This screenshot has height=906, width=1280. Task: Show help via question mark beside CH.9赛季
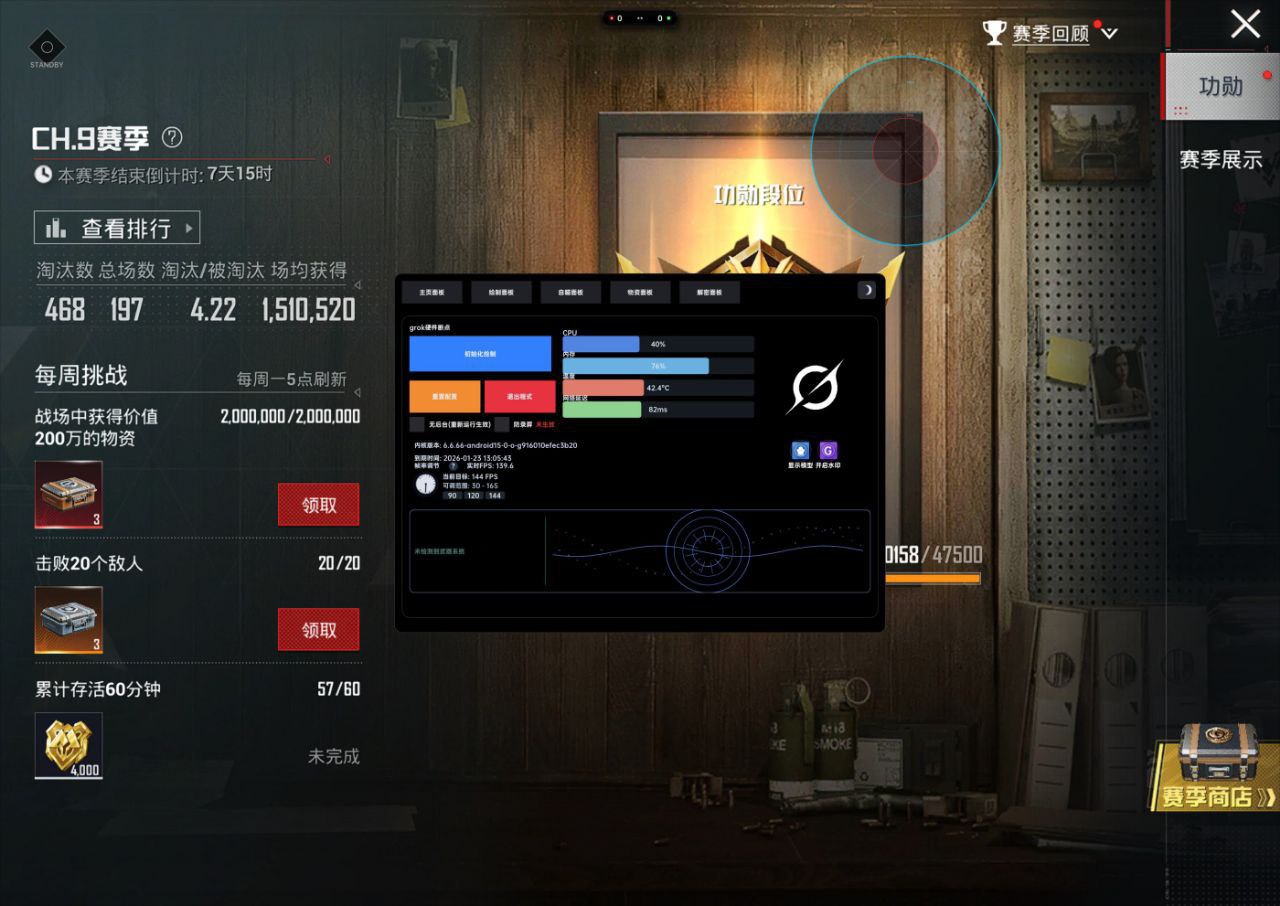click(172, 137)
